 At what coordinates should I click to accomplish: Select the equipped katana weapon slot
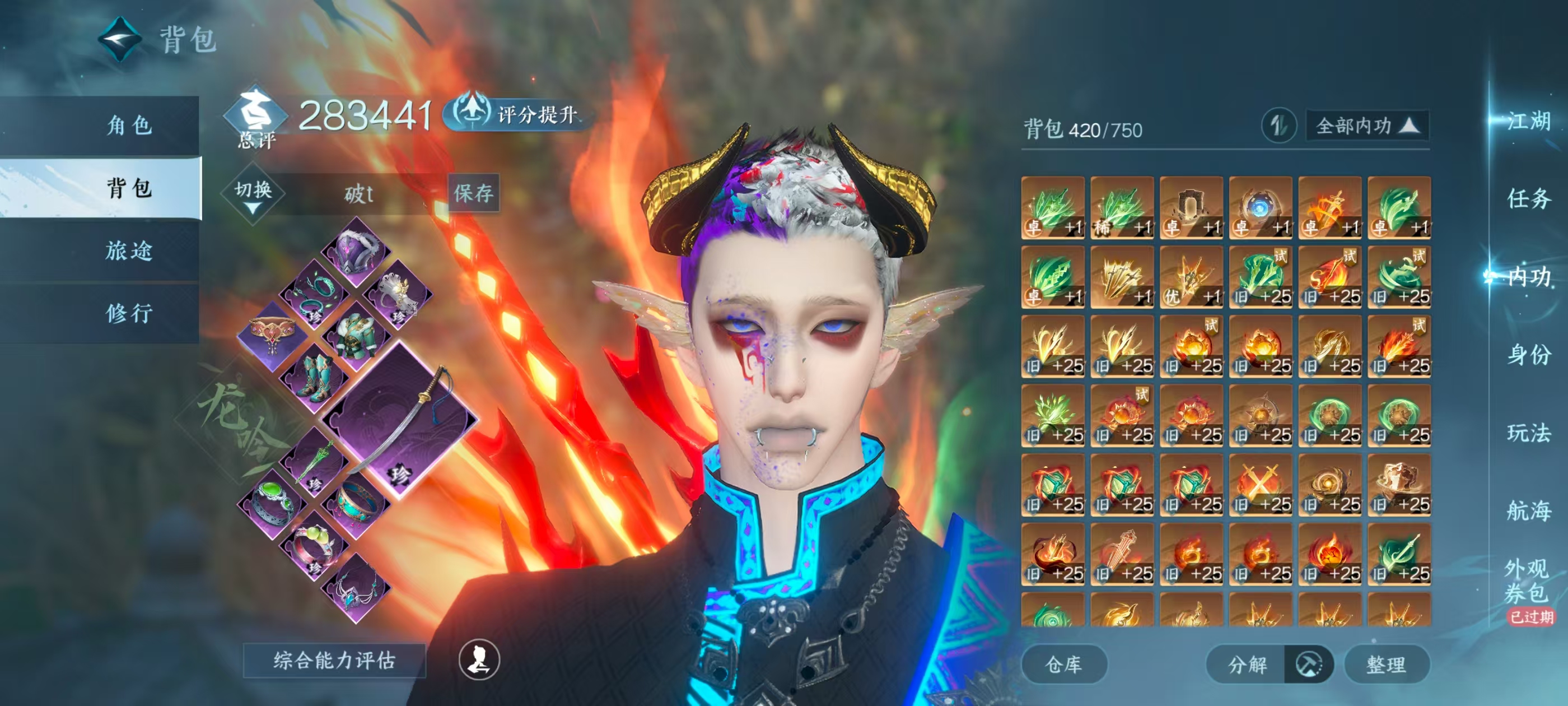point(400,420)
